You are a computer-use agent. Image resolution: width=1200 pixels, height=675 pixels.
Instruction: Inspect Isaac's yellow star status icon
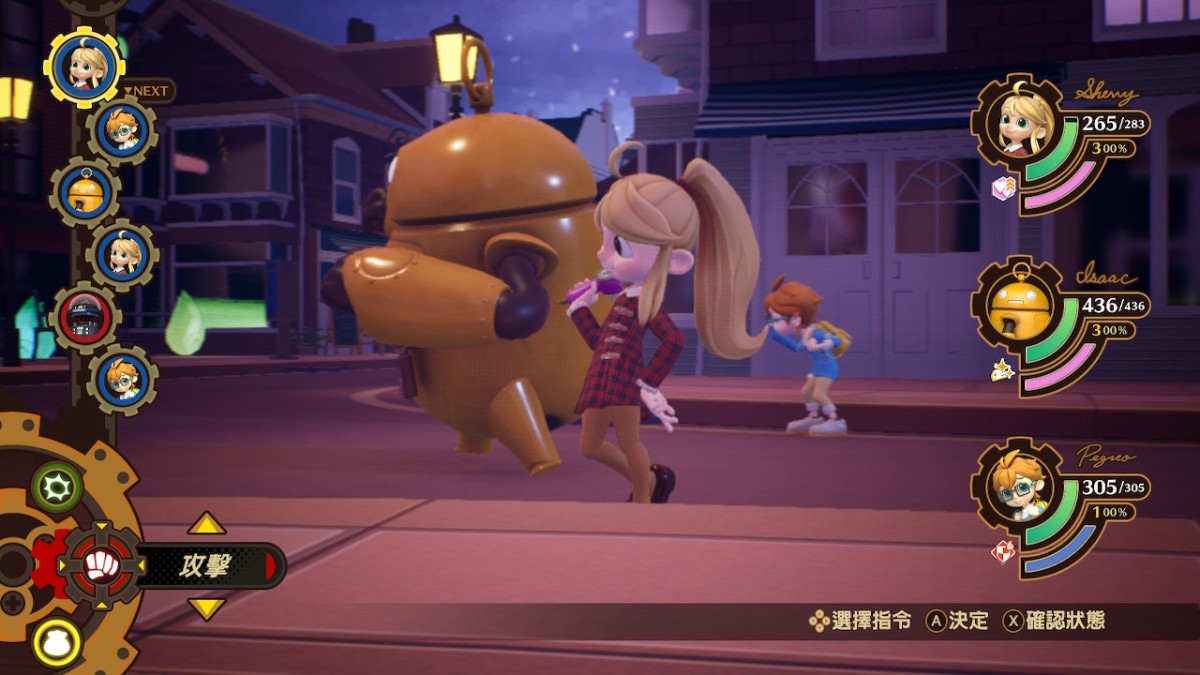tap(1002, 371)
